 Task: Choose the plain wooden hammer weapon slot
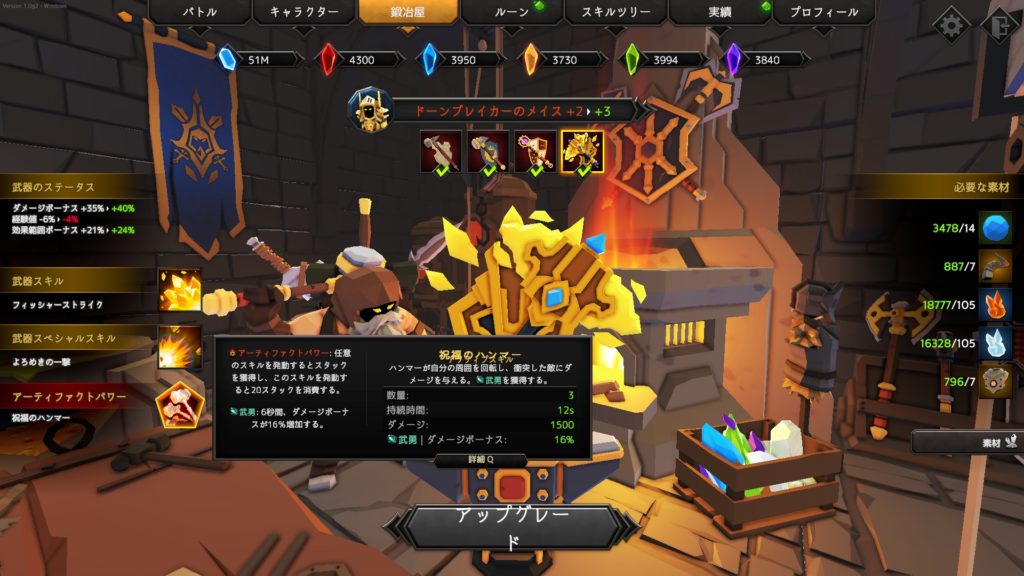(x=441, y=152)
